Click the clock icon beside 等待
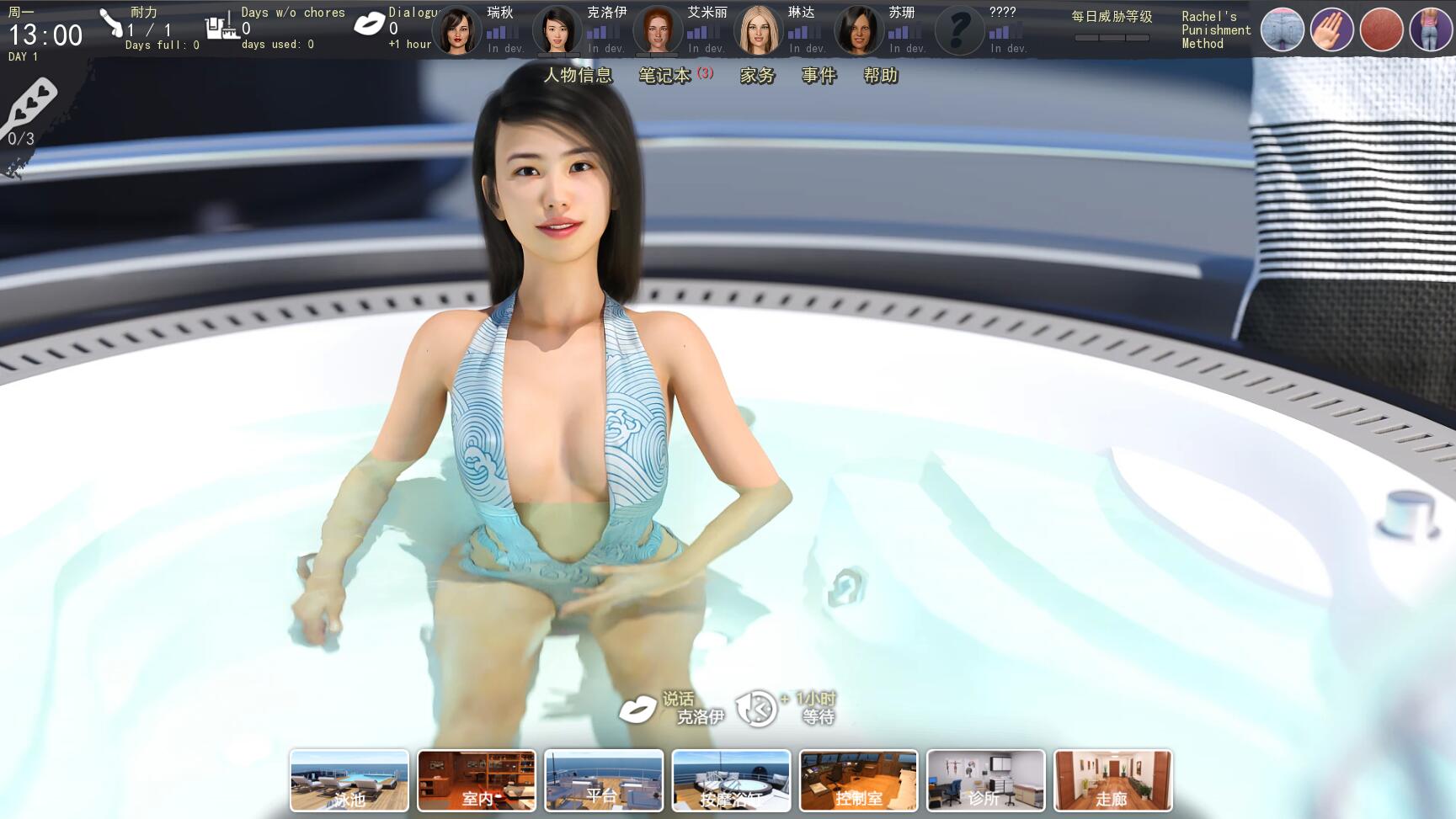The image size is (1456, 819). tap(756, 708)
